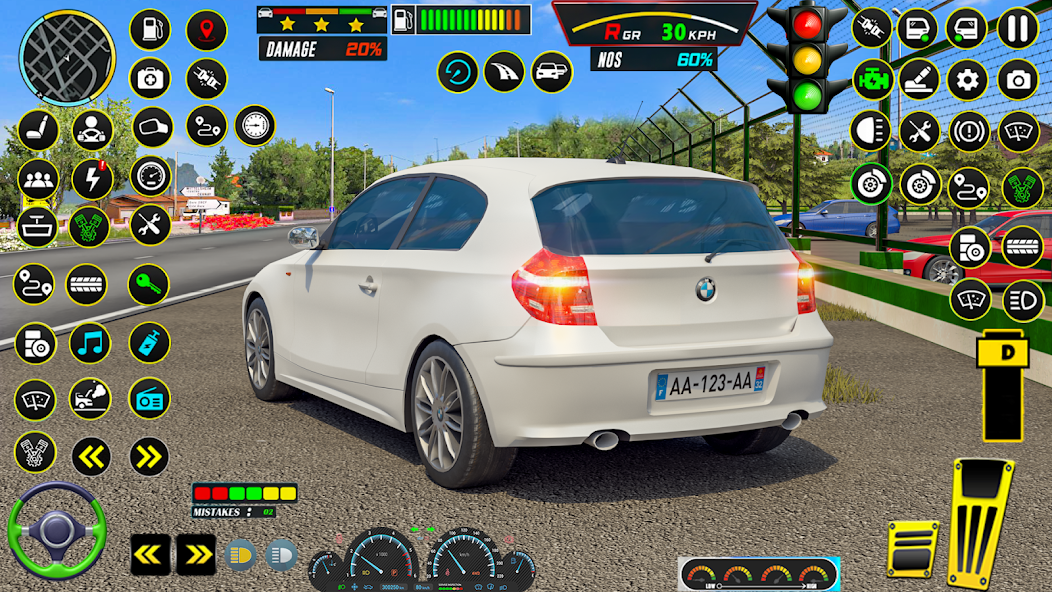
Task: Pause the game with the pause button
Action: [1018, 28]
